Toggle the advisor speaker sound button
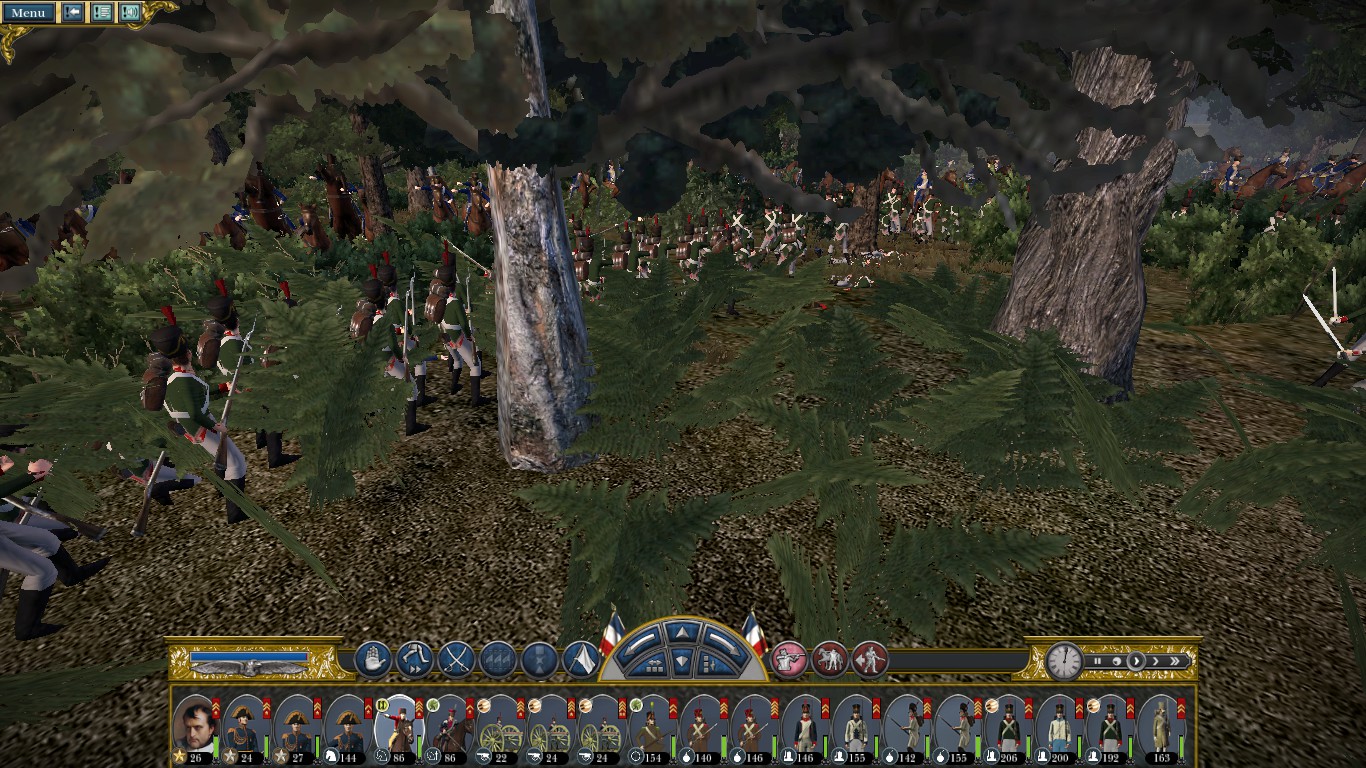 point(129,13)
